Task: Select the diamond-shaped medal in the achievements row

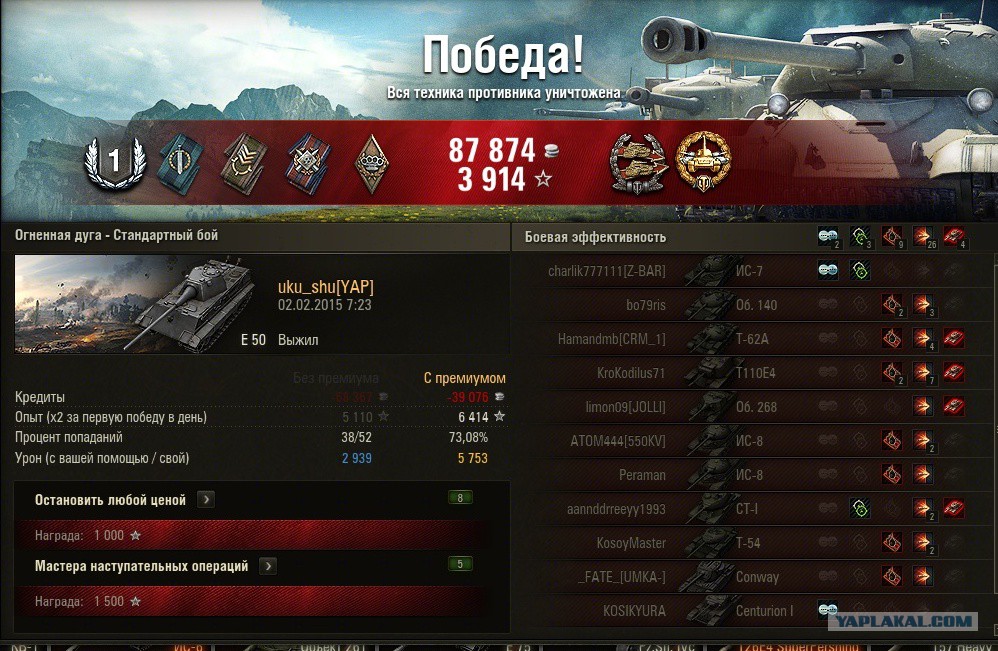Action: [372, 163]
